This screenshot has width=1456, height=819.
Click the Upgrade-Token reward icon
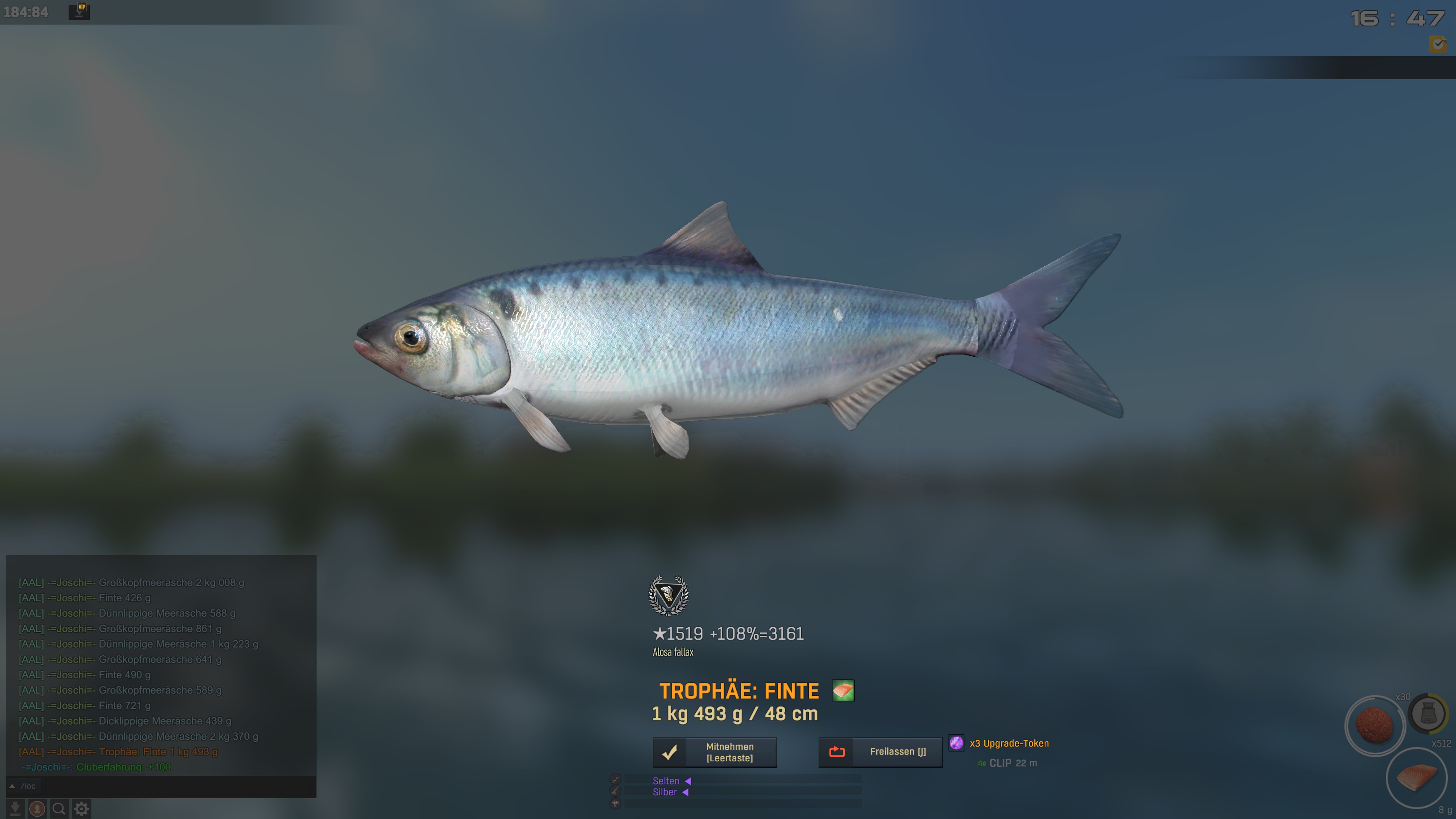[956, 743]
